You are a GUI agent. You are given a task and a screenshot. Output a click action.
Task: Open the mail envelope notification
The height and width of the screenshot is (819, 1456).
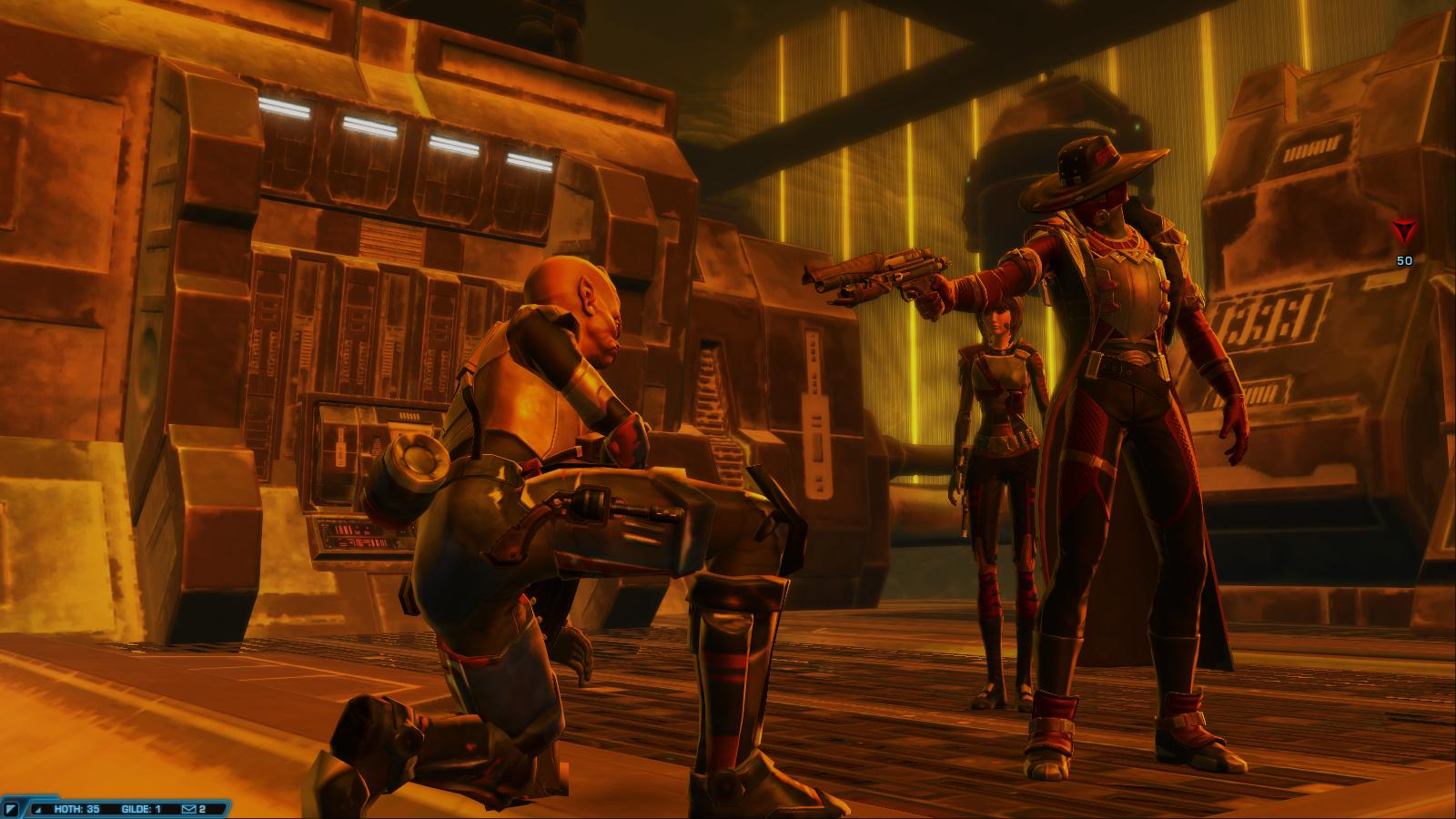click(x=188, y=808)
